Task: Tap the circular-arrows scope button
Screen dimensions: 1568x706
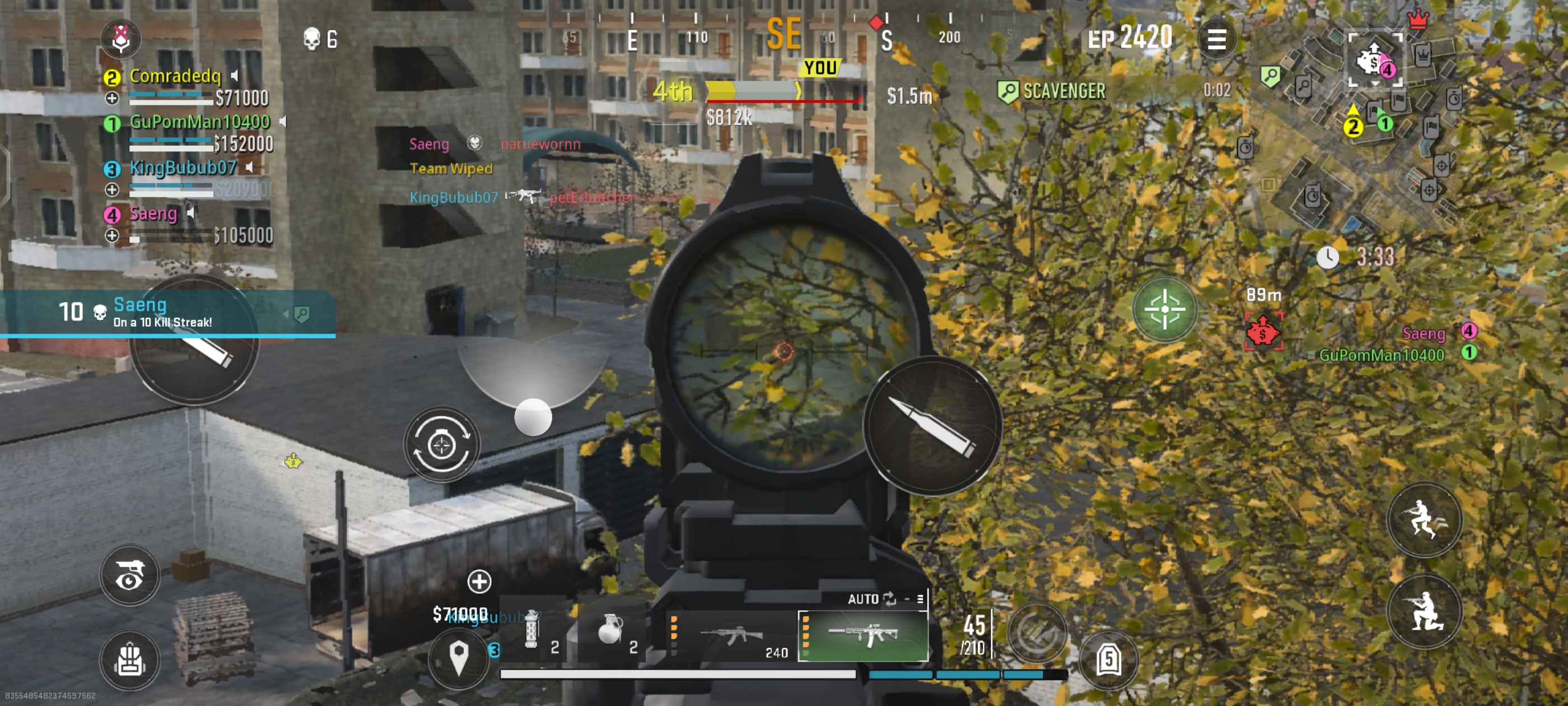Action: tap(441, 445)
